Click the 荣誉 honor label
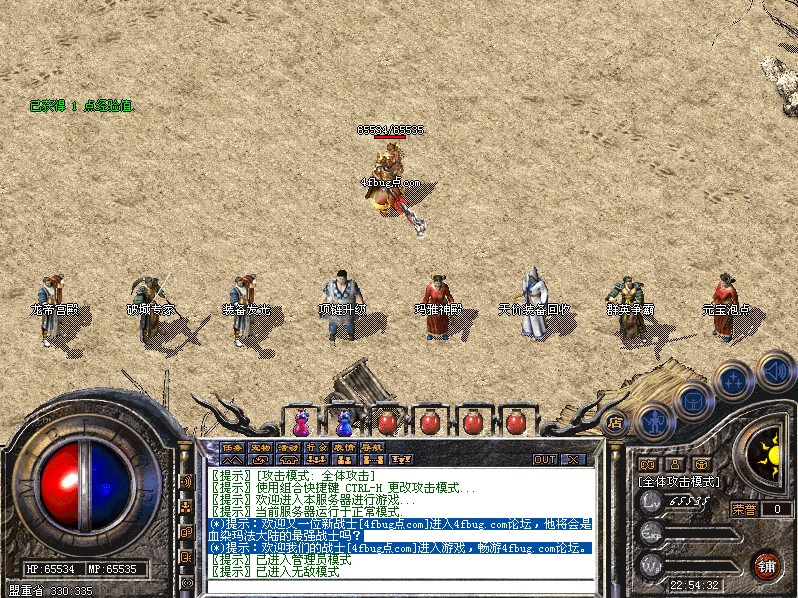 click(x=745, y=508)
